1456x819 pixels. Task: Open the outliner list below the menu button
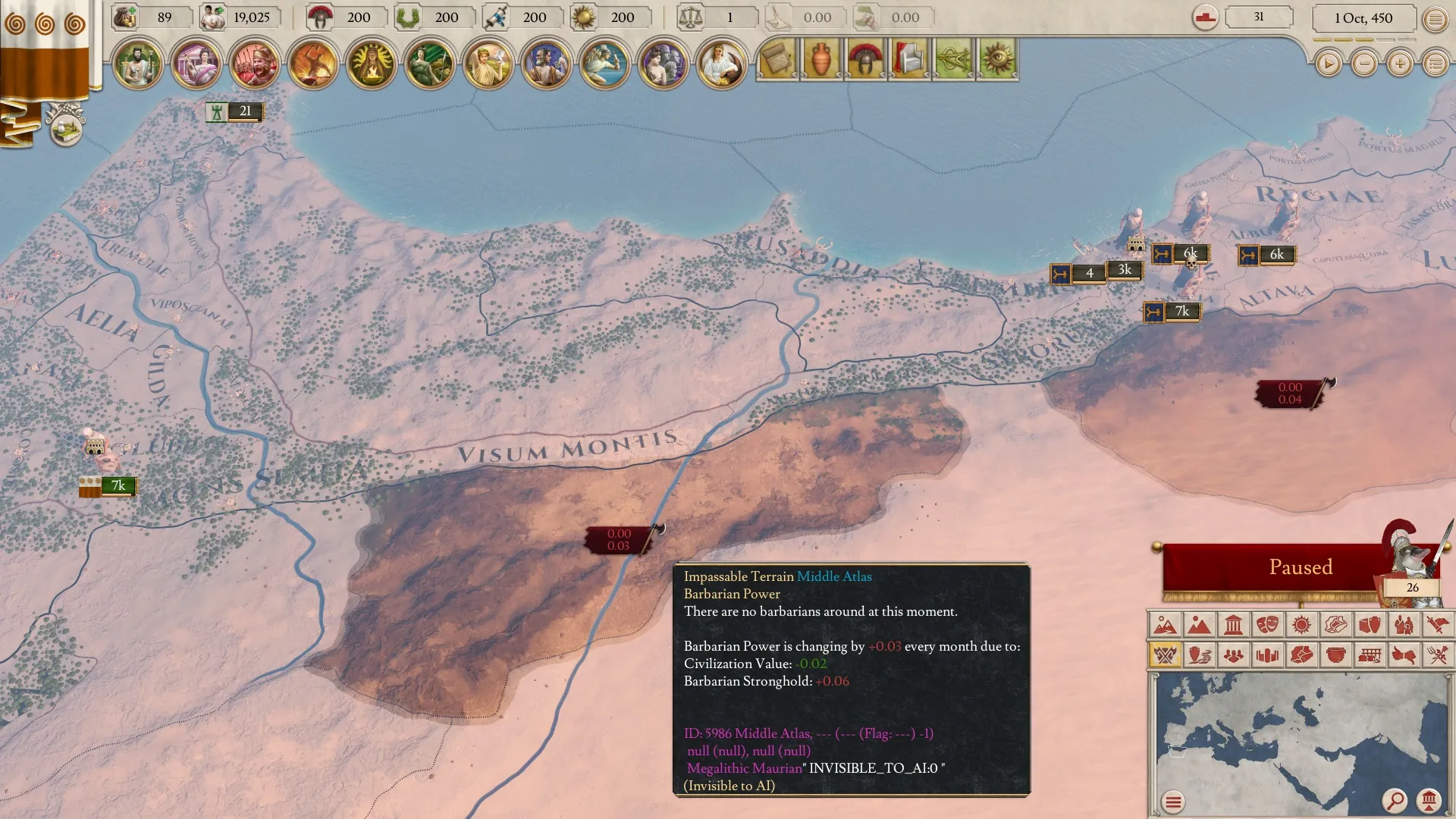1436,64
